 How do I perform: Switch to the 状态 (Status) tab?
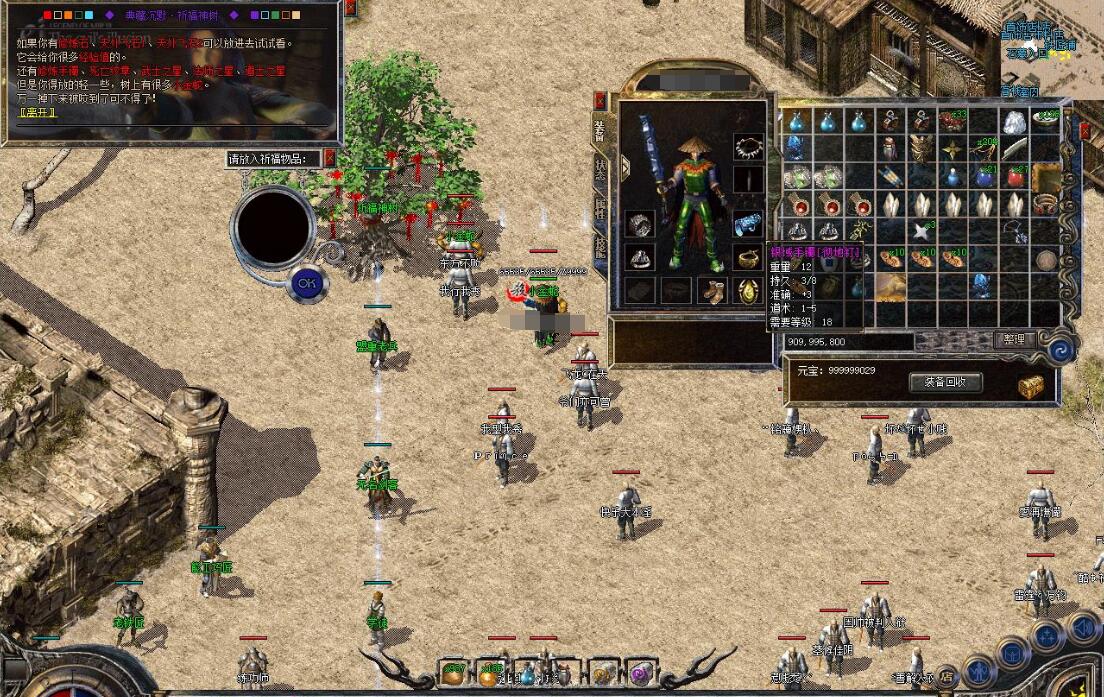600,170
